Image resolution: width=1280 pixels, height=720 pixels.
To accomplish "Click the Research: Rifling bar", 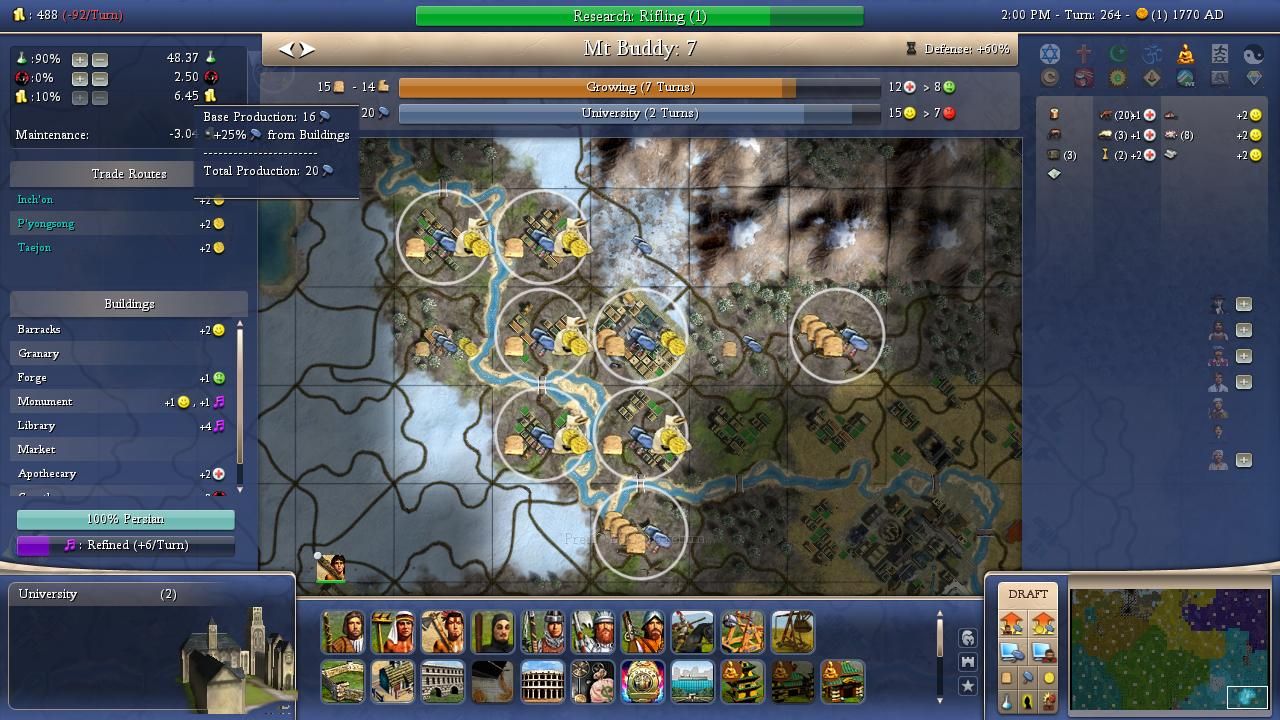I will [639, 16].
